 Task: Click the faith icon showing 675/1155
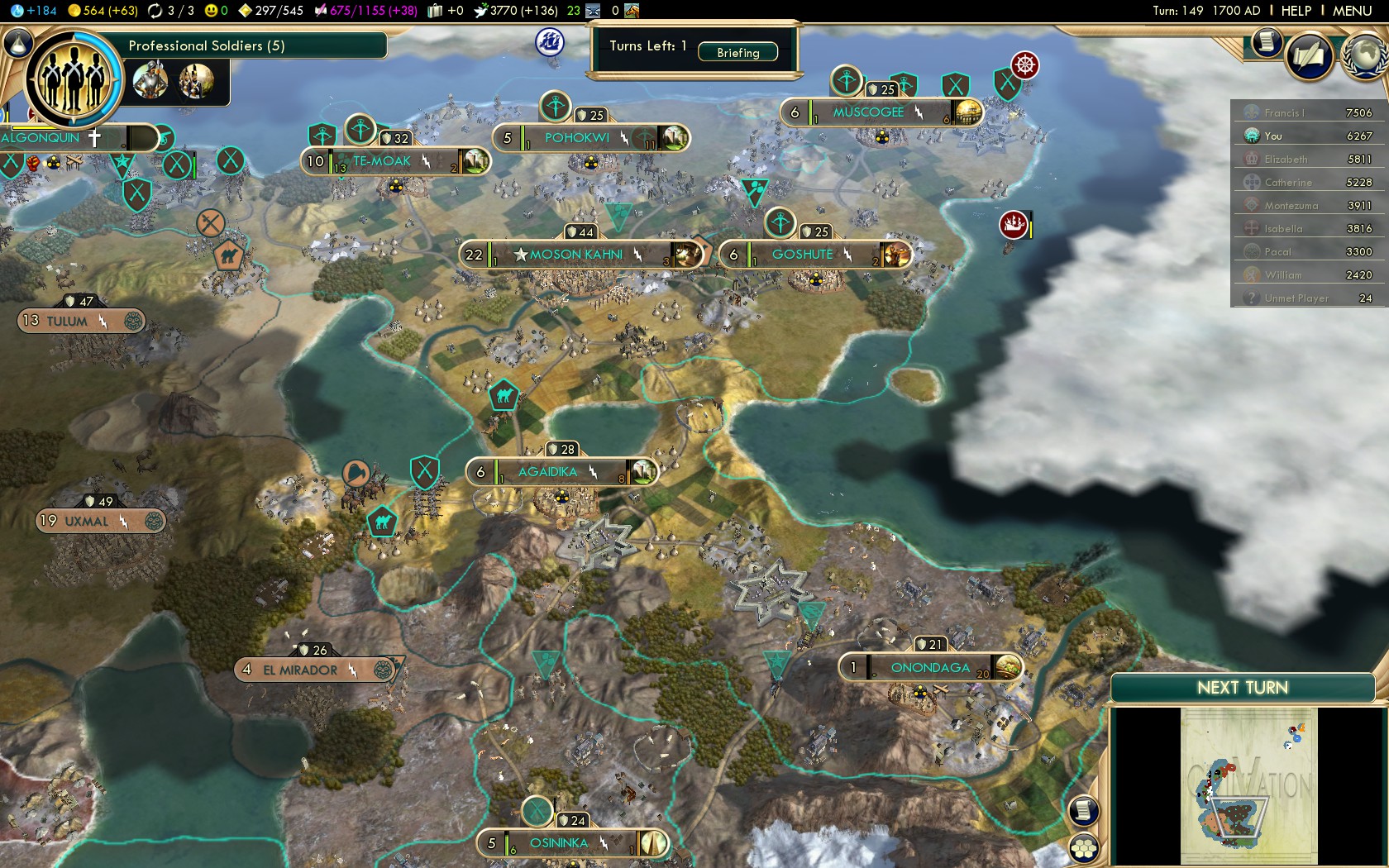(x=321, y=10)
